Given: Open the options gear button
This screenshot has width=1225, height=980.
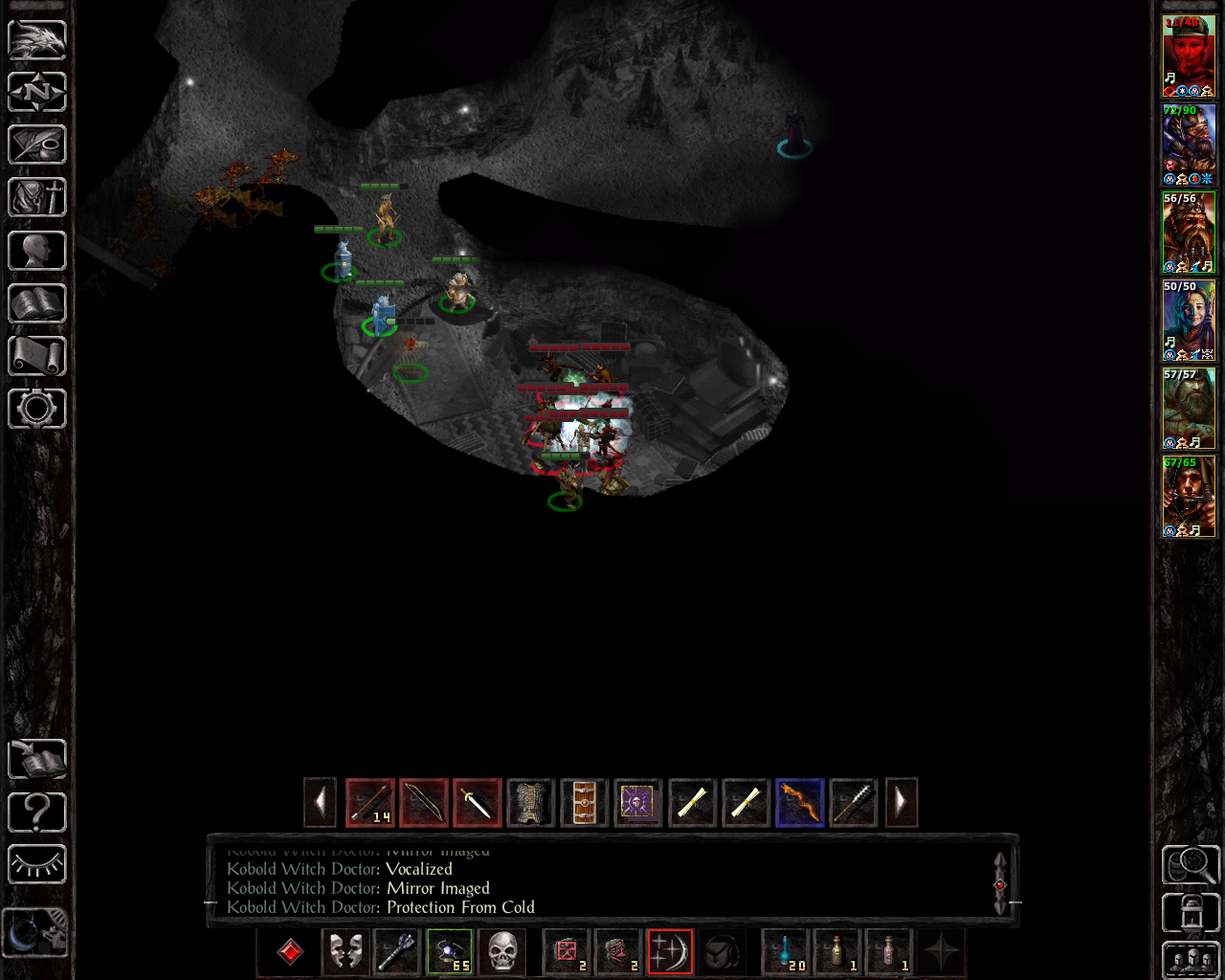Looking at the screenshot, I should click(x=37, y=409).
